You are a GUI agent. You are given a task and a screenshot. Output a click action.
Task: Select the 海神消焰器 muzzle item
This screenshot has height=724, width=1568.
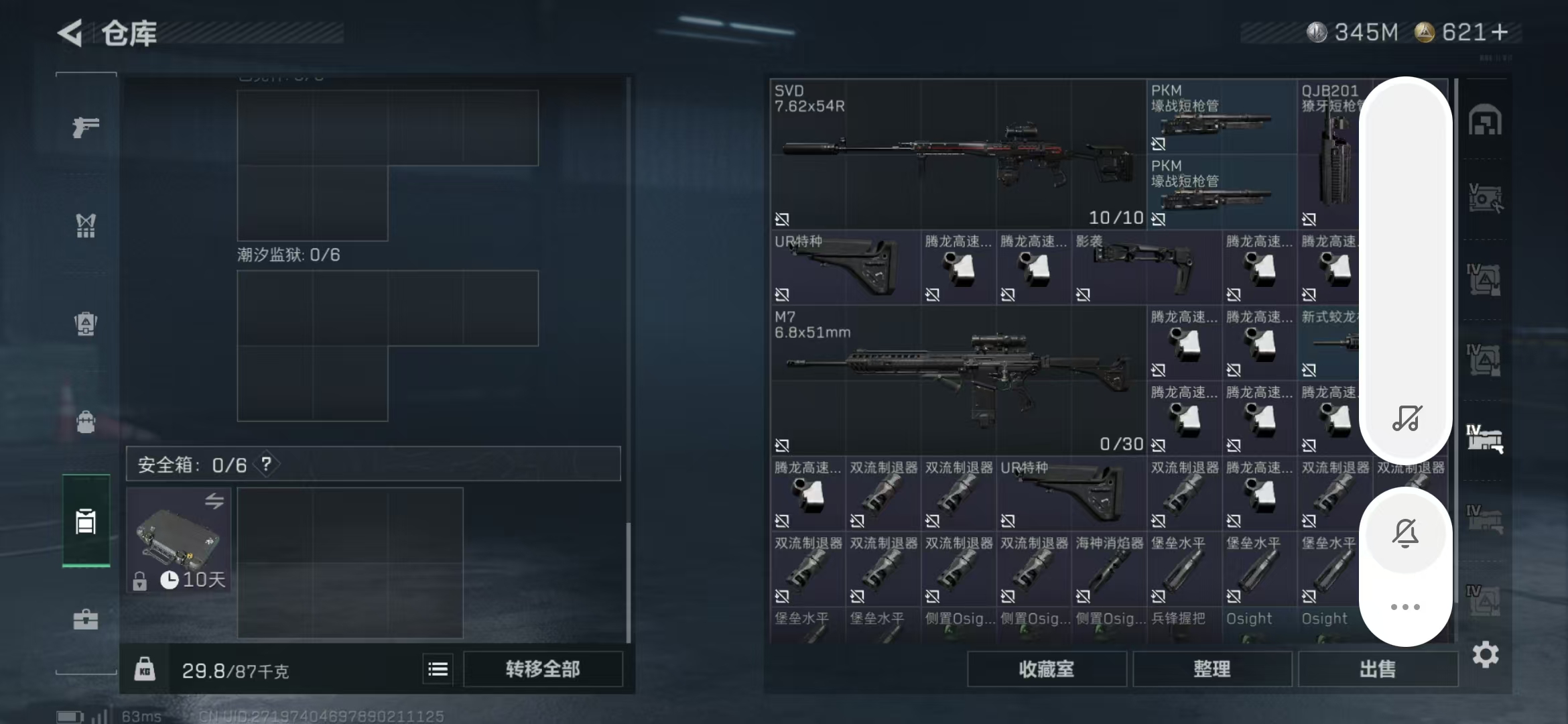[1108, 568]
